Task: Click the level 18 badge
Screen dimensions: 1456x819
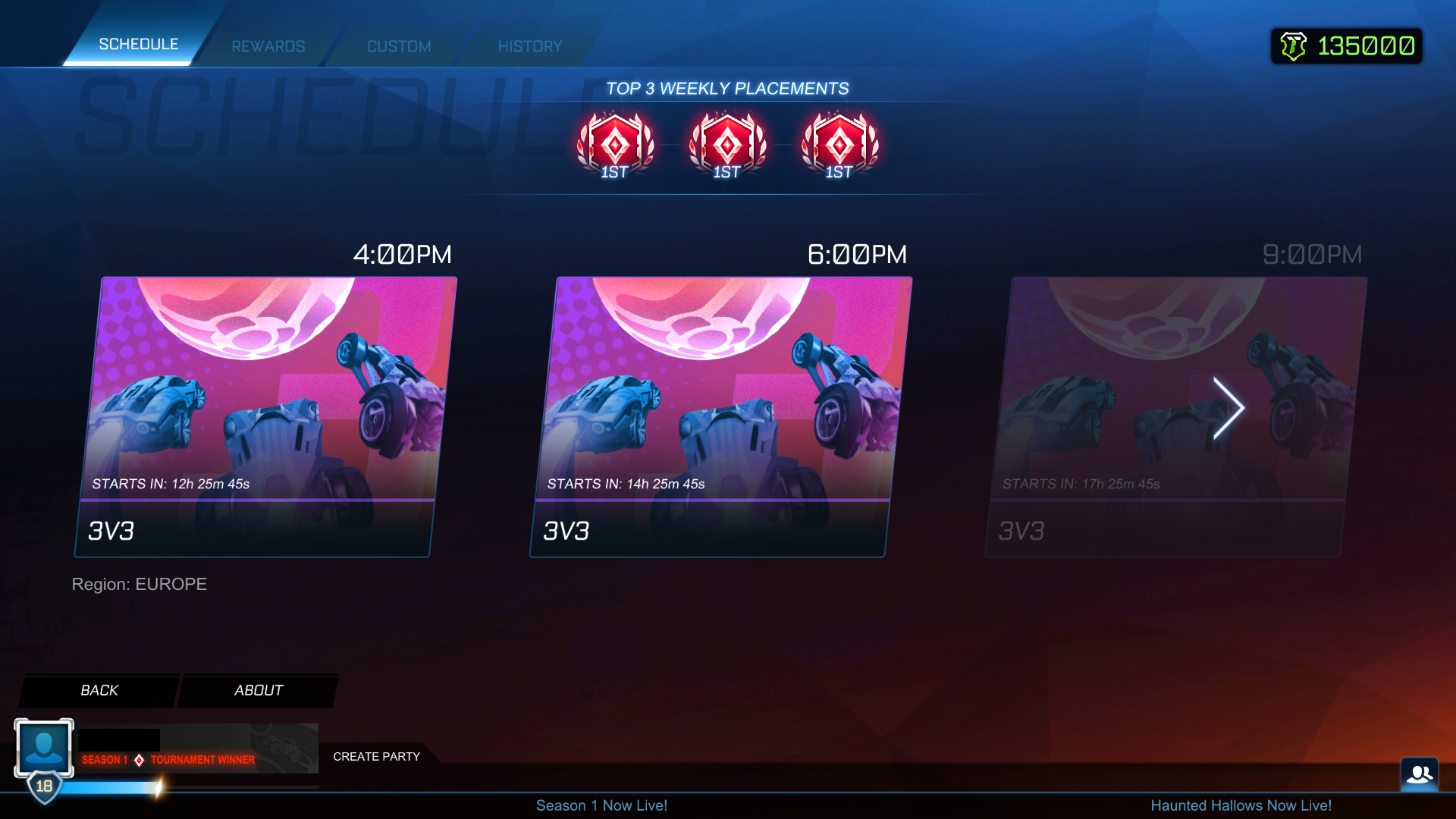Action: coord(43,787)
